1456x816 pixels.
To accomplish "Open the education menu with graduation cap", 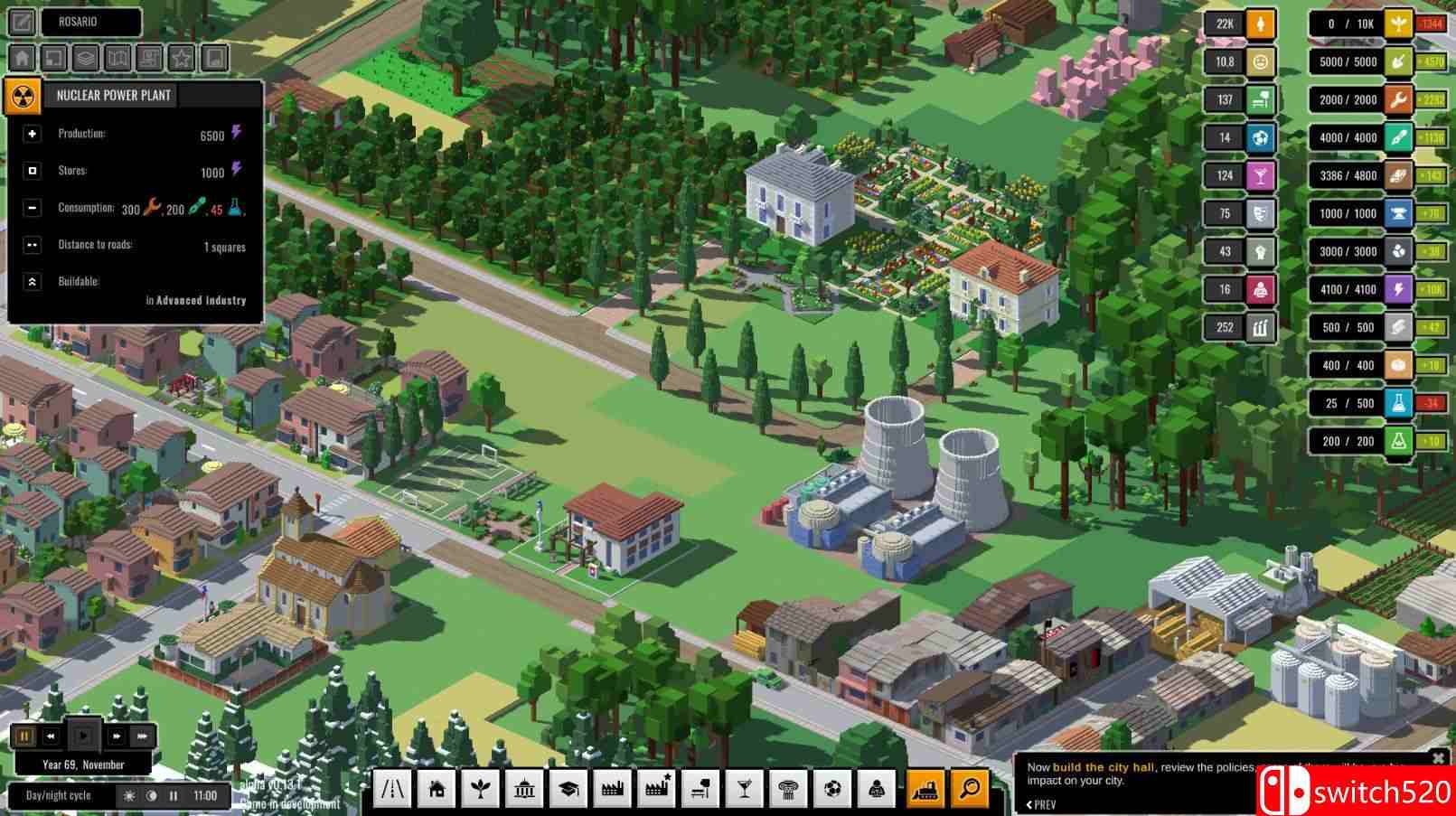I will (568, 788).
